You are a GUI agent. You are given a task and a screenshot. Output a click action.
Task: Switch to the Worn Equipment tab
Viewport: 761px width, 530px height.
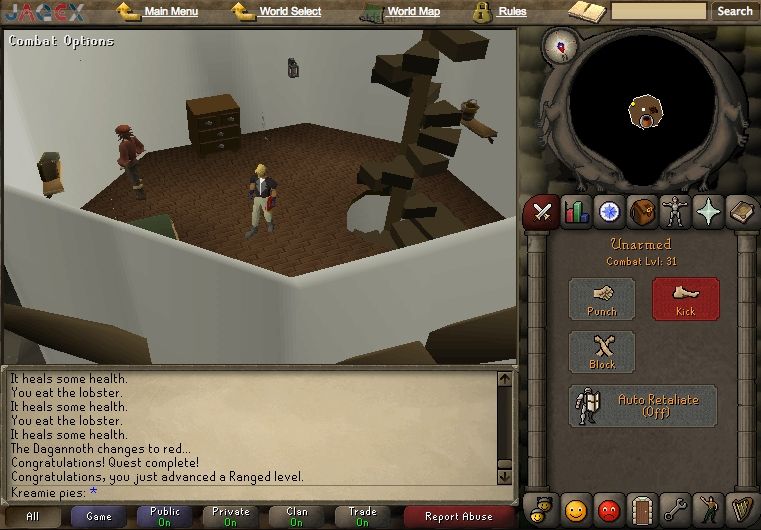pos(674,212)
